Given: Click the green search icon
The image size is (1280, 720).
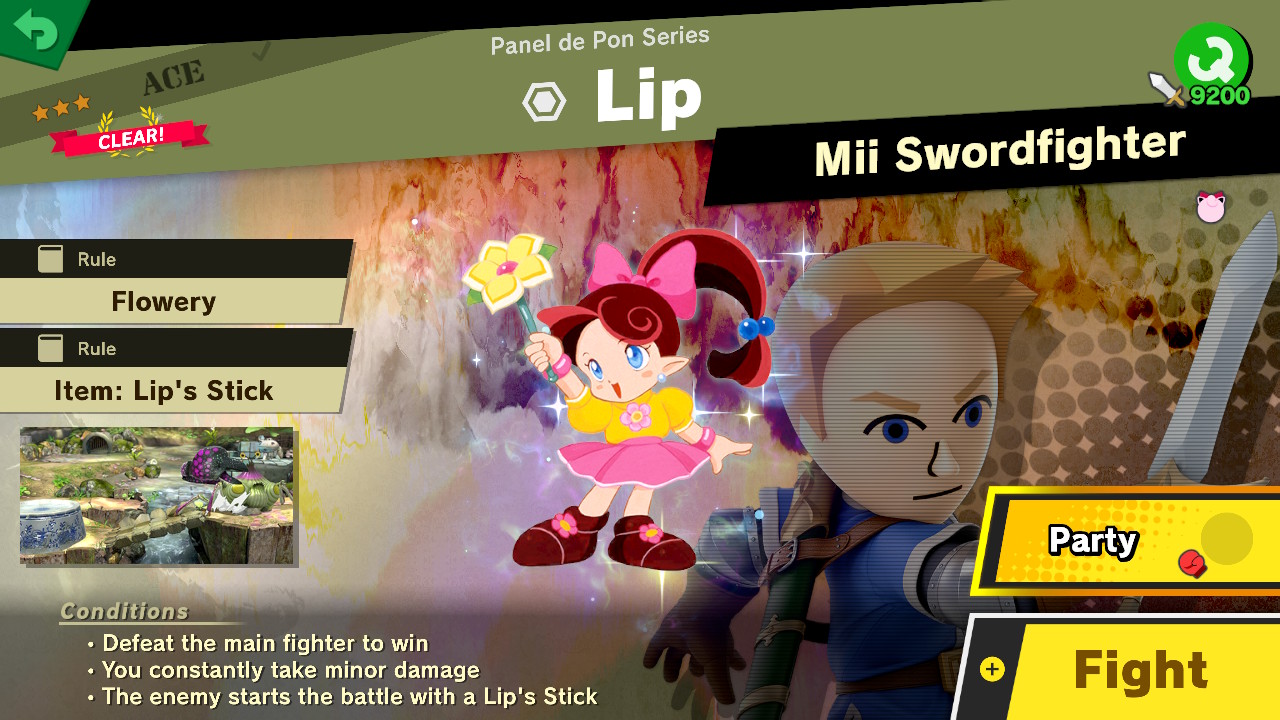Looking at the screenshot, I should point(1212,58).
